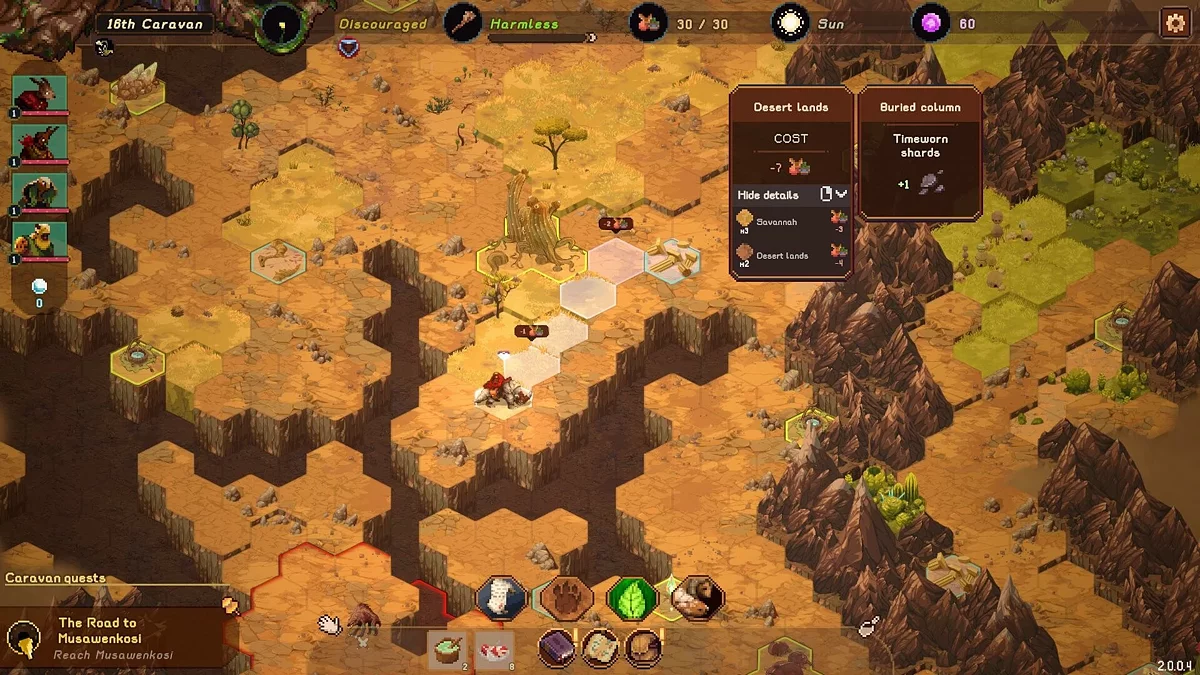Click the meat drumstick icon
1200x675 pixels.
pyautogui.click(x=868, y=627)
